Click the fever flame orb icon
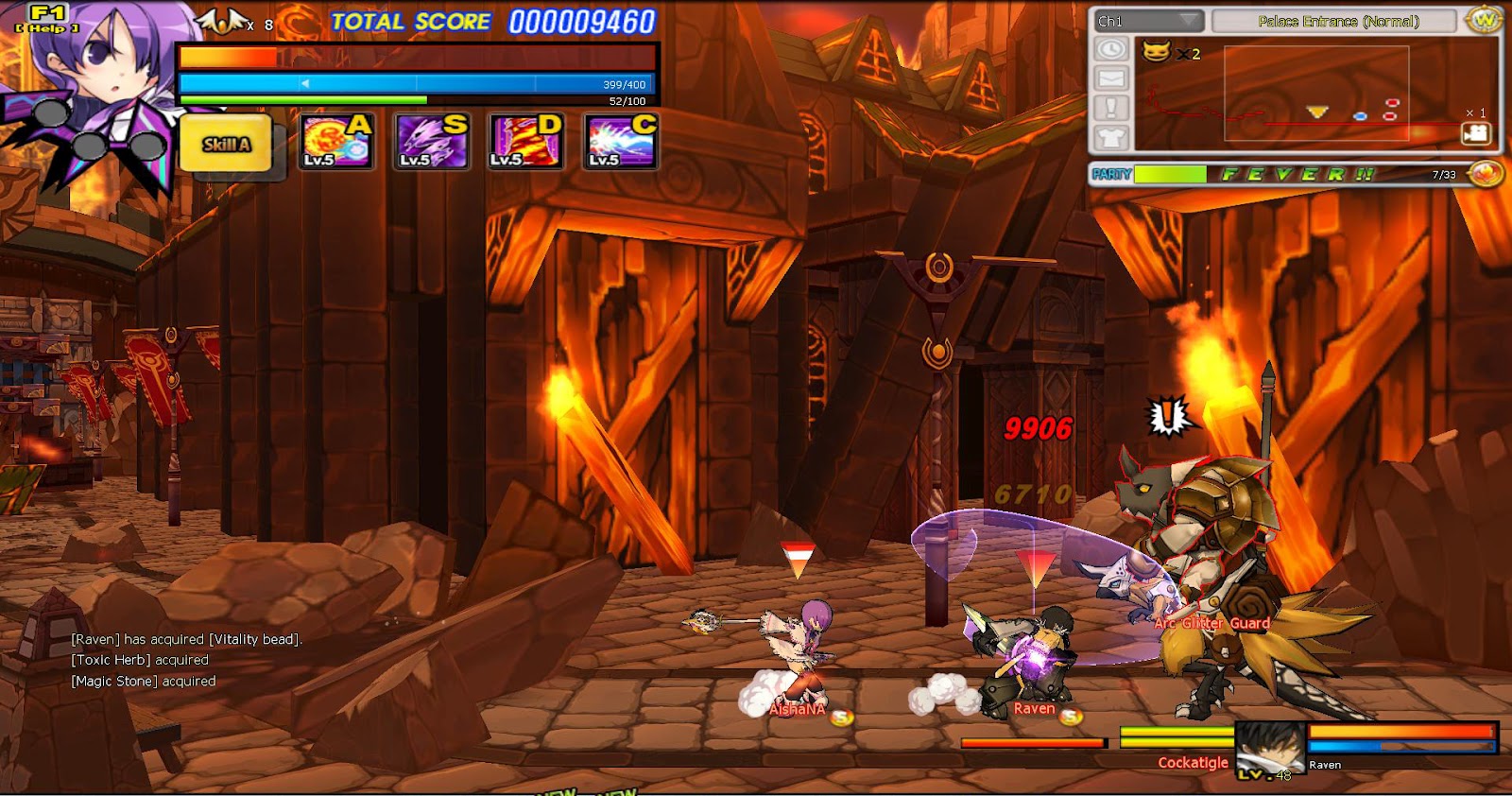 [x=1484, y=174]
